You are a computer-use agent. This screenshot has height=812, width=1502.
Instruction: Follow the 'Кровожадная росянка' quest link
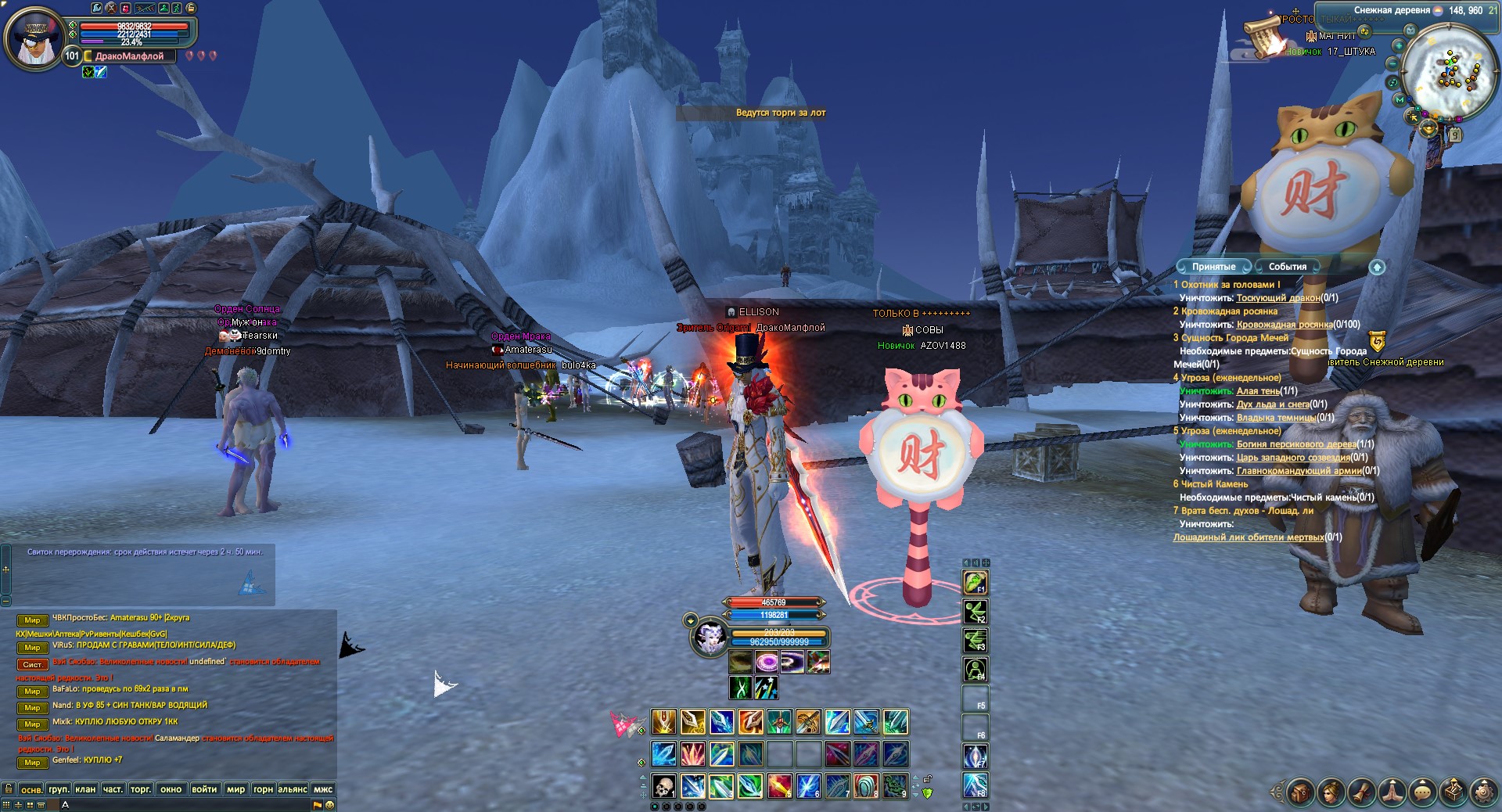coord(1284,325)
